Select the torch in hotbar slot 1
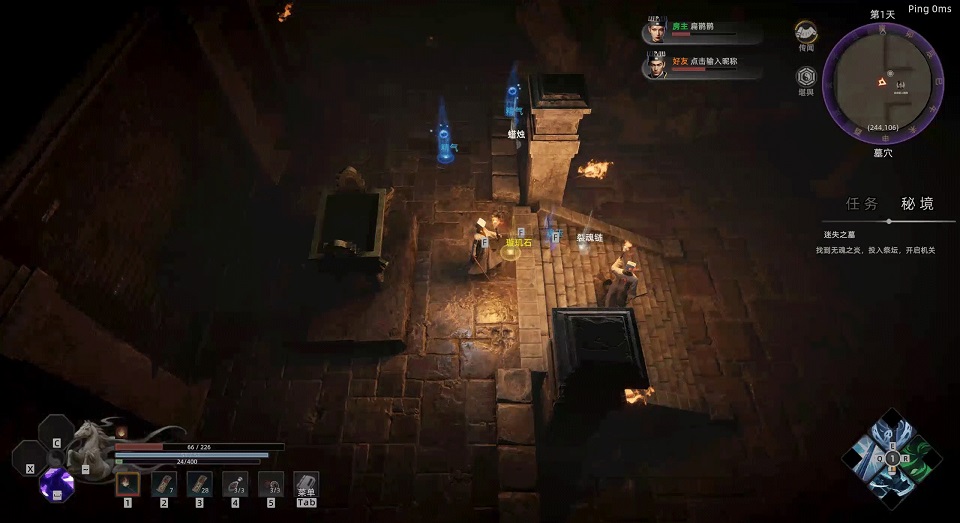Viewport: 960px width, 523px height. pos(127,484)
